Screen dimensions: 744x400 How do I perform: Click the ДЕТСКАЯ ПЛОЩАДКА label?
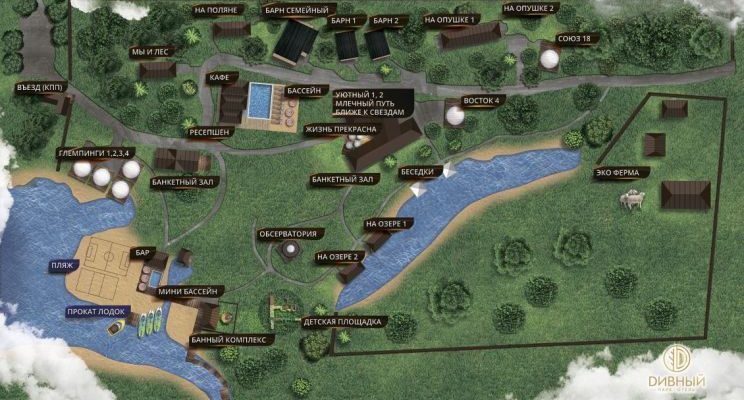[x=341, y=321]
